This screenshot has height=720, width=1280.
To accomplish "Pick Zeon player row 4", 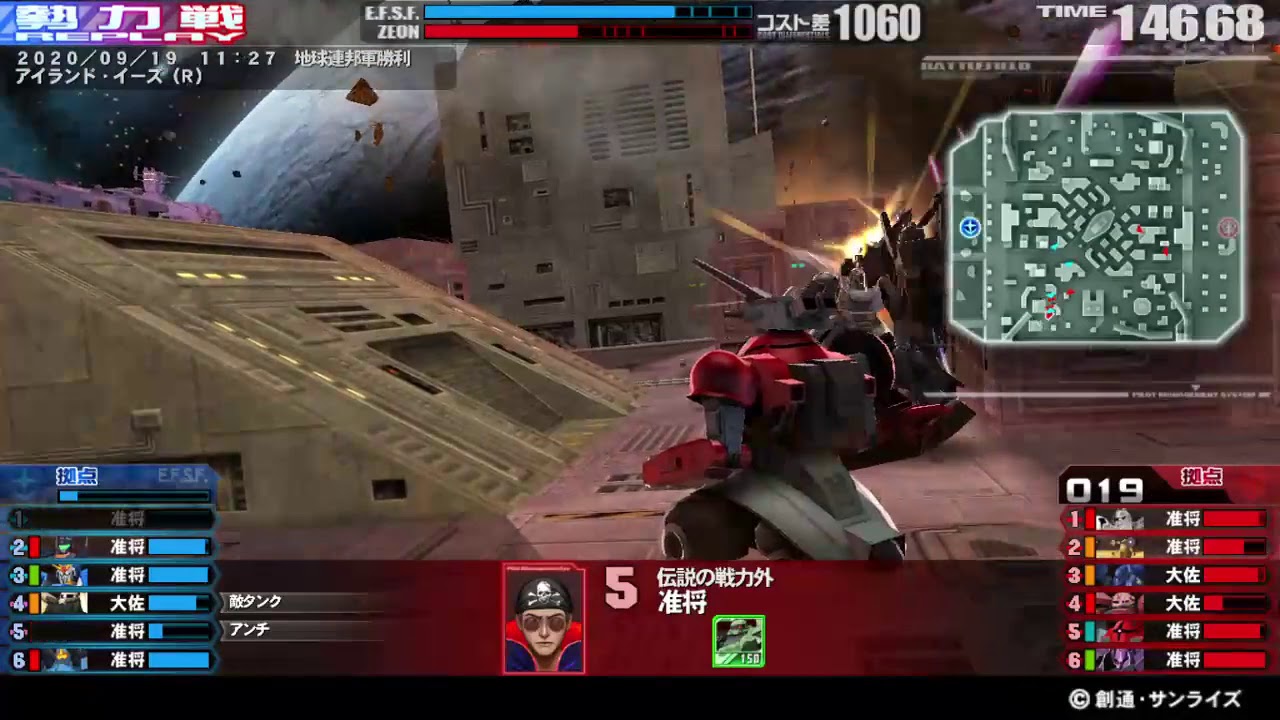I will (1167, 603).
